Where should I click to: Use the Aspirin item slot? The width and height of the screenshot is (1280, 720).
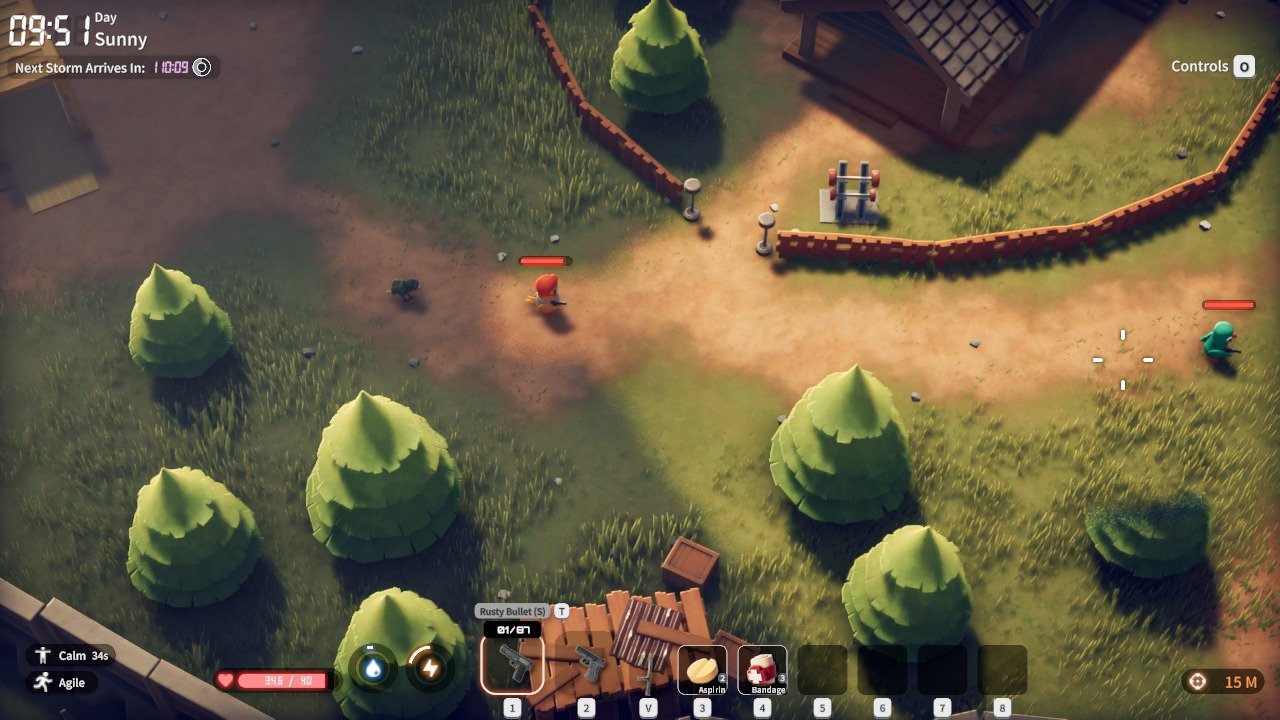pos(702,669)
